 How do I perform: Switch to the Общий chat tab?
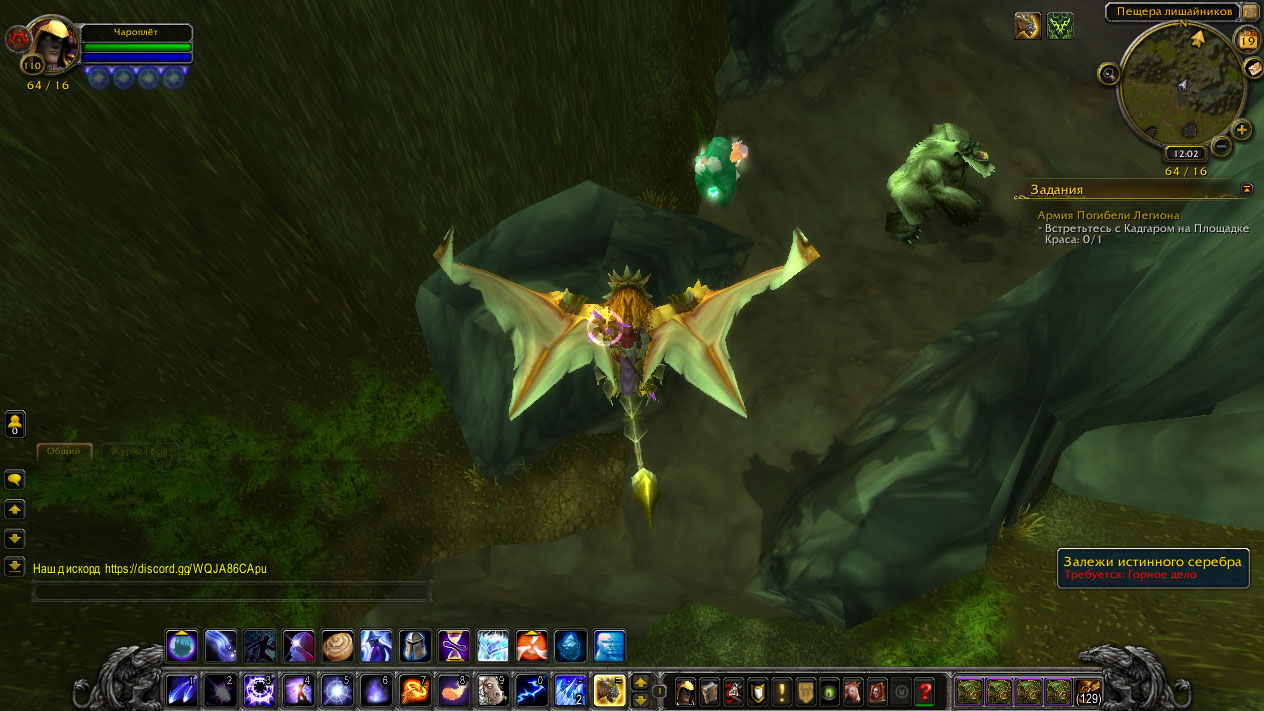pos(64,451)
